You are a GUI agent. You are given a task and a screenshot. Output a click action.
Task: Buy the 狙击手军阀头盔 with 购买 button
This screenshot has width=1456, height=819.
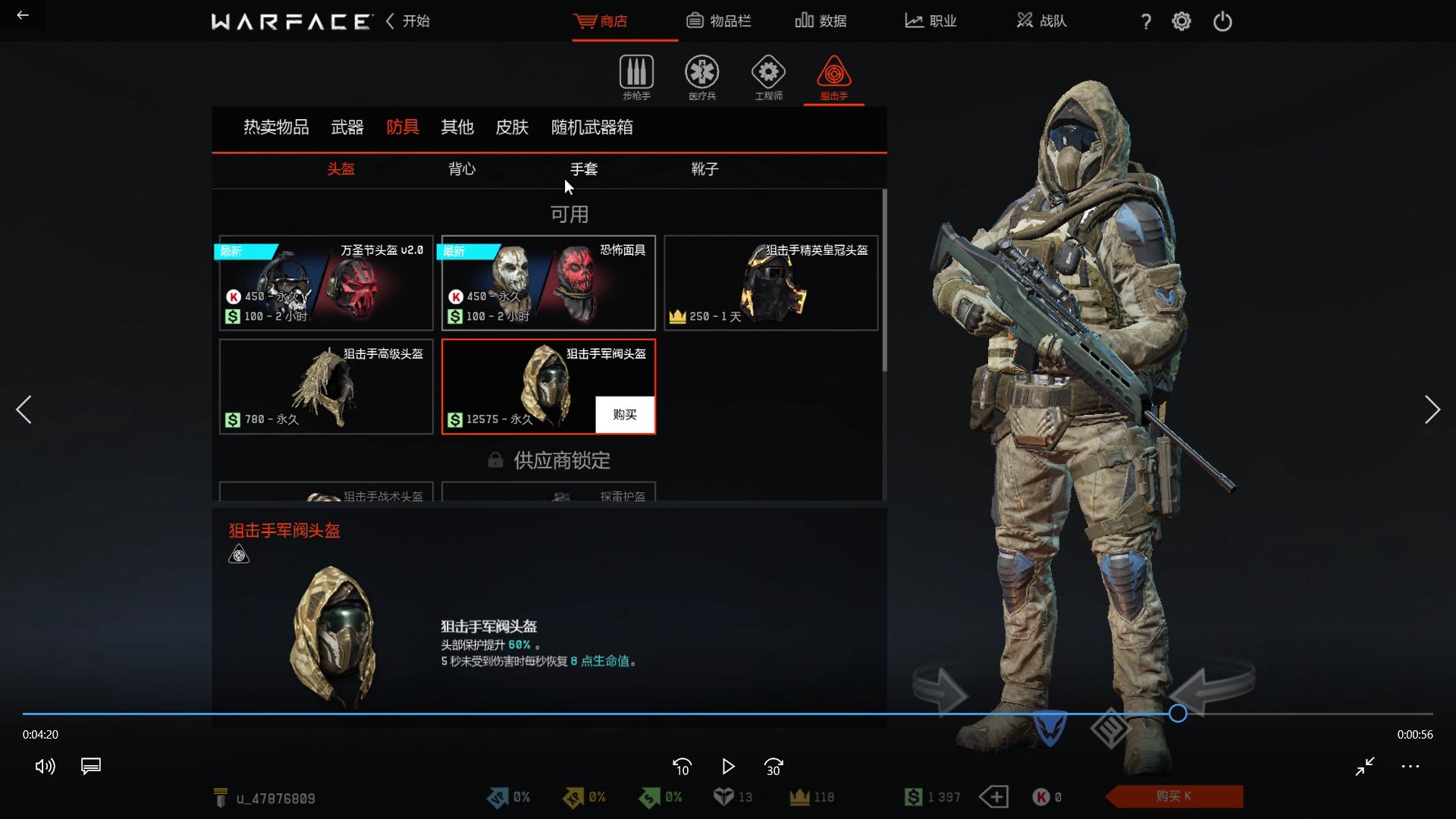[625, 415]
